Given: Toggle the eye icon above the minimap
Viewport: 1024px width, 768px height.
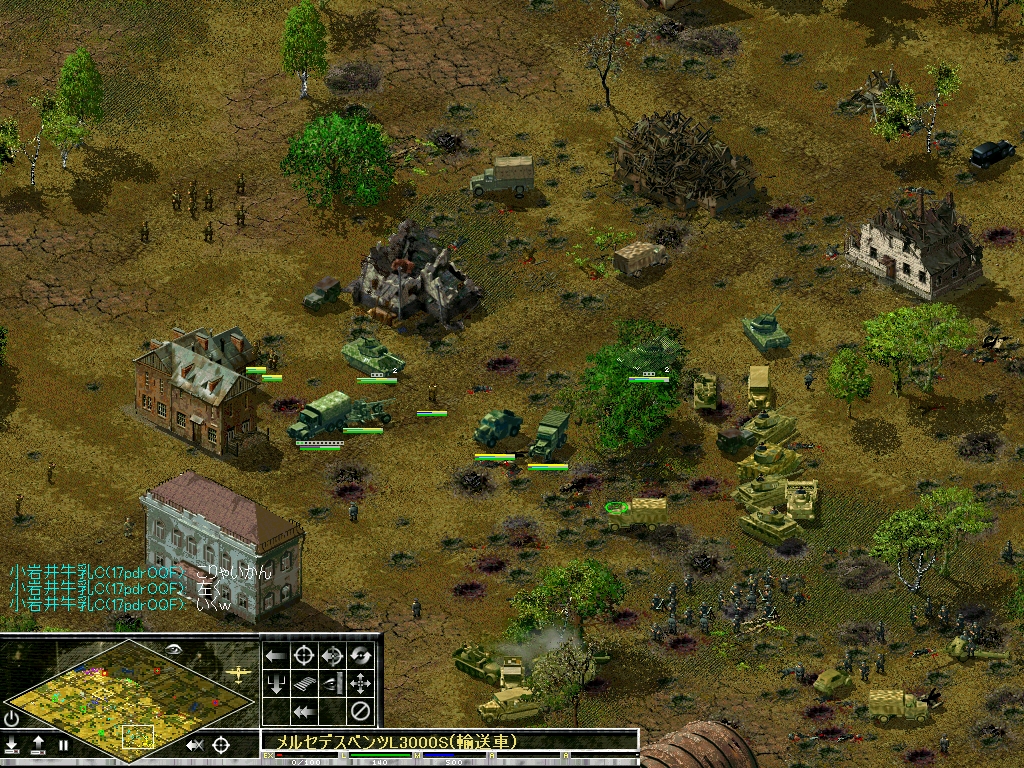Looking at the screenshot, I should tap(175, 648).
